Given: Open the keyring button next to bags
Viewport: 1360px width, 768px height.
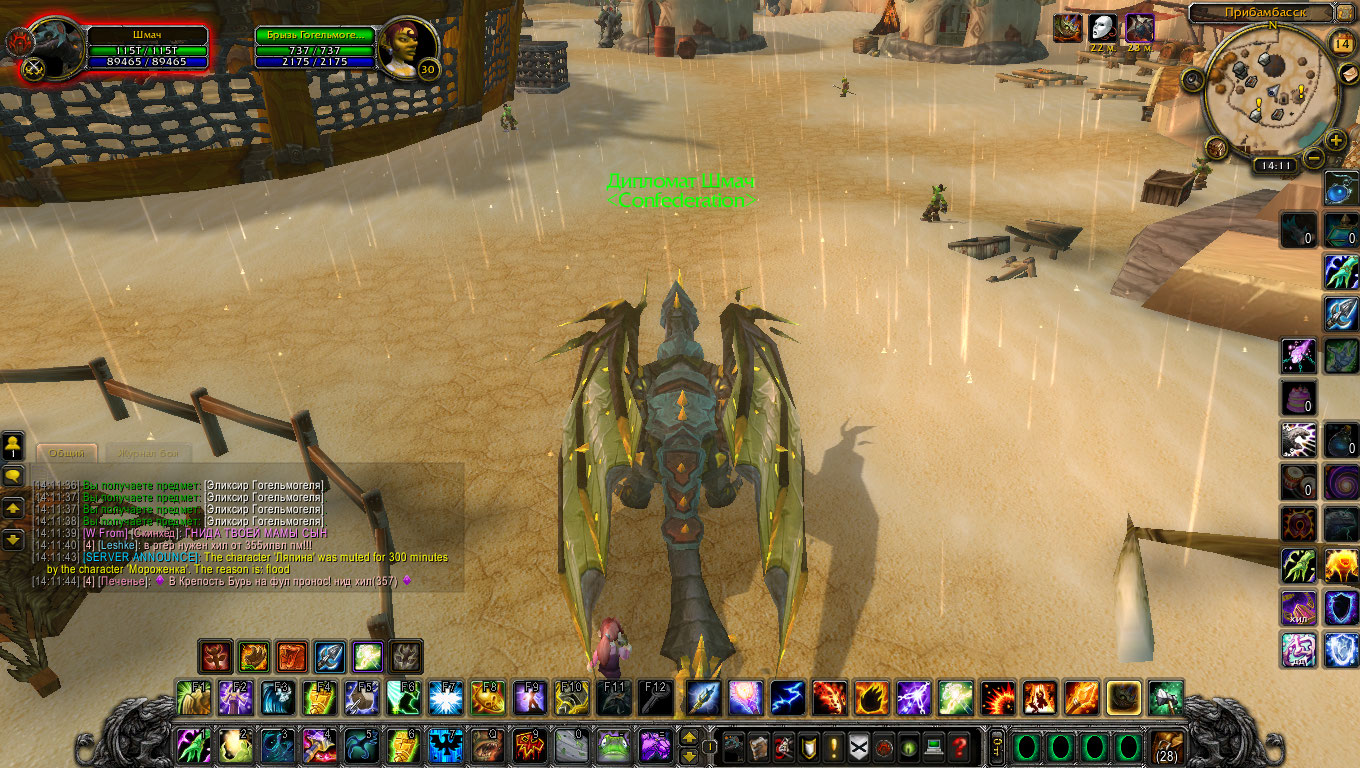Looking at the screenshot, I should 996,746.
